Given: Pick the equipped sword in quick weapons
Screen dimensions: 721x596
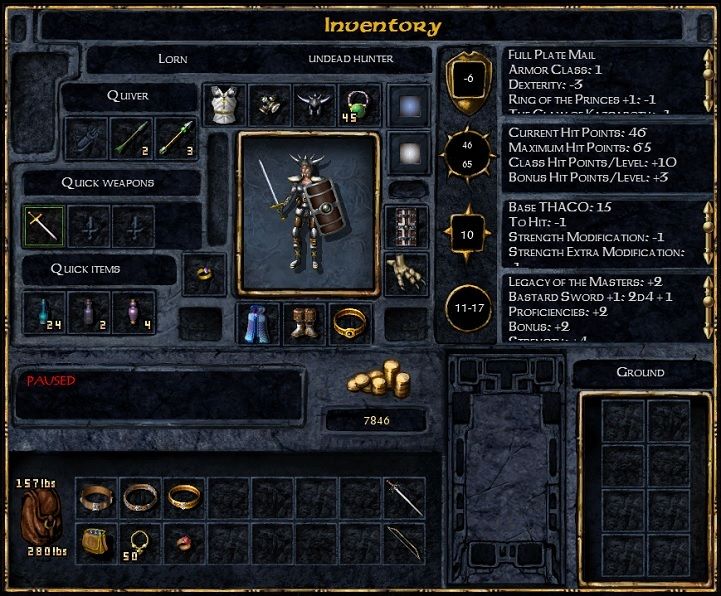Looking at the screenshot, I should tap(43, 226).
